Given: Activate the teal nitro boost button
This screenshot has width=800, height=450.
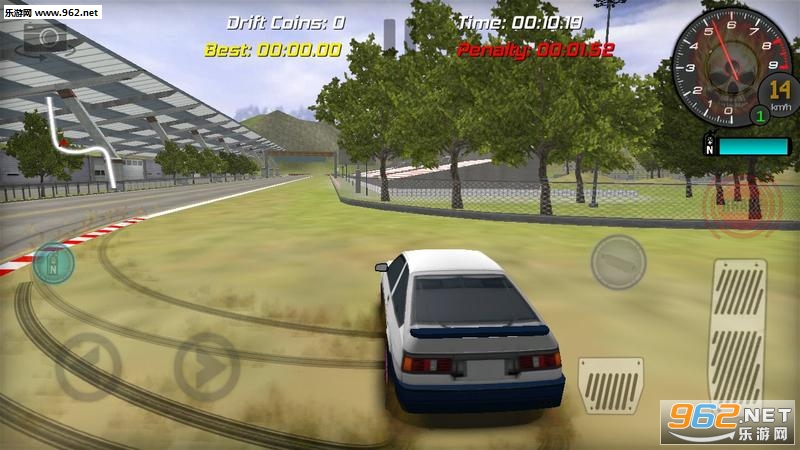Looking at the screenshot, I should [x=53, y=263].
